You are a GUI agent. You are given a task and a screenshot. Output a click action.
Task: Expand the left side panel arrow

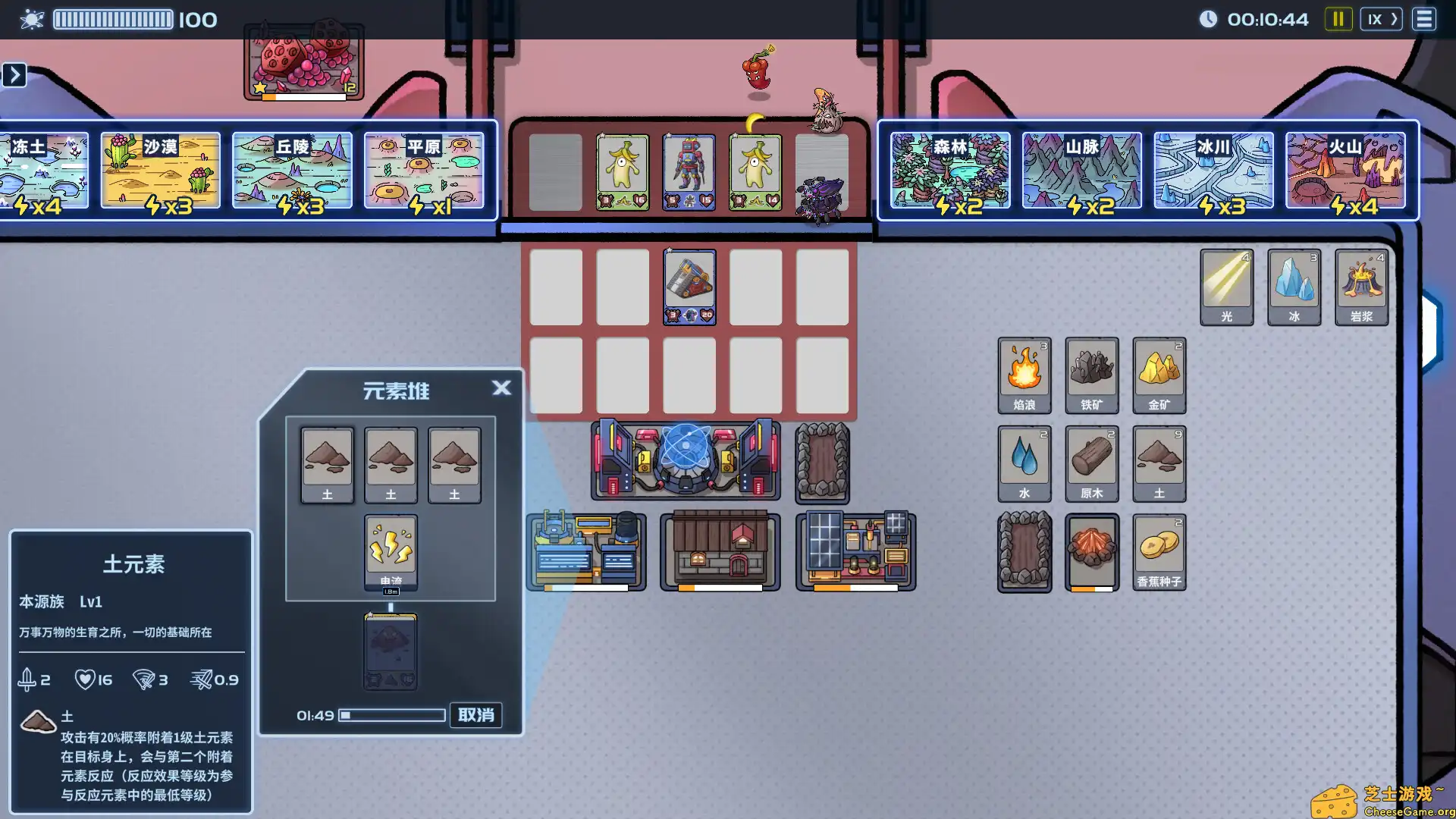pos(15,75)
